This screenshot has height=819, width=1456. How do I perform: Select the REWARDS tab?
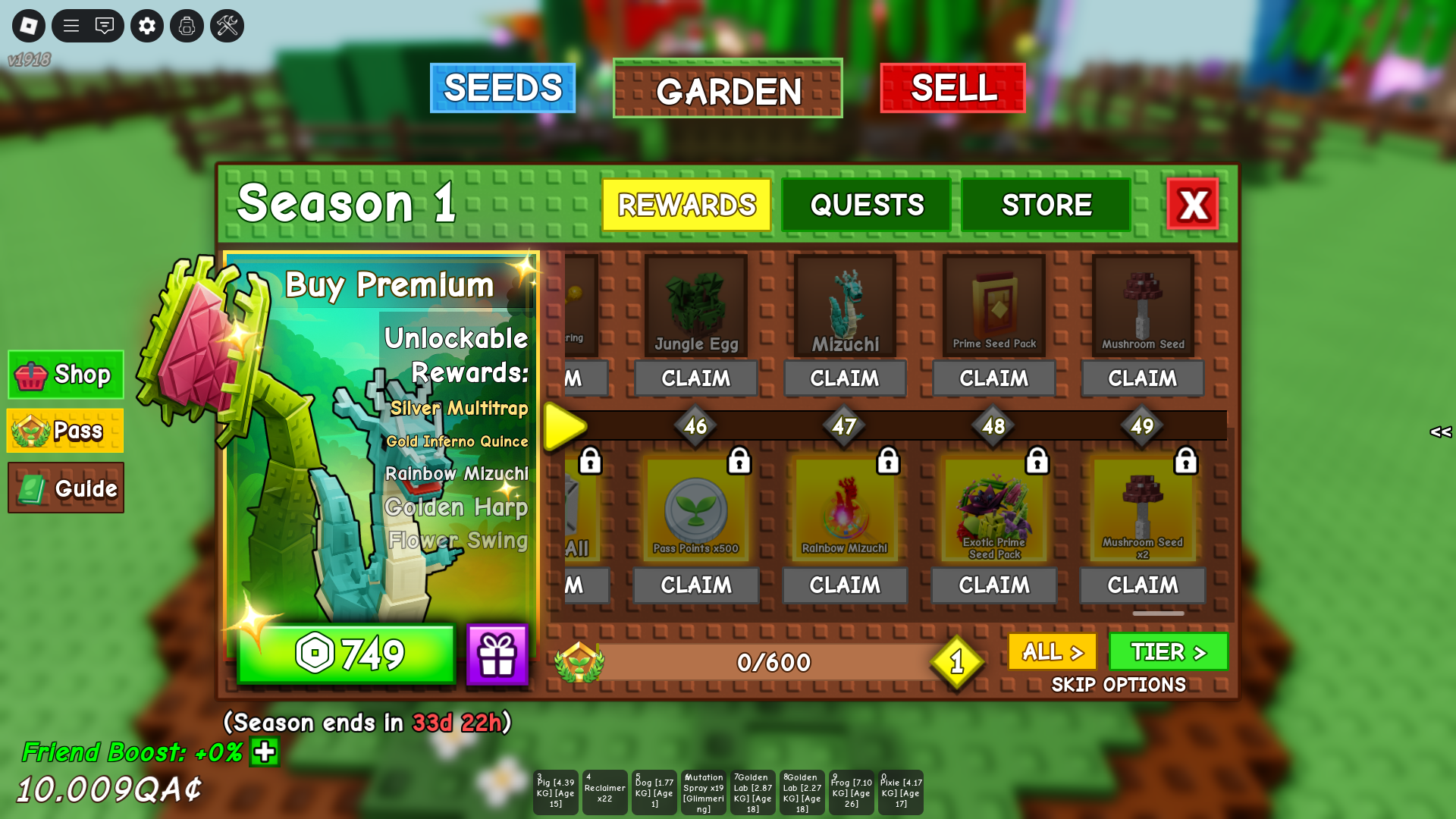(x=686, y=205)
